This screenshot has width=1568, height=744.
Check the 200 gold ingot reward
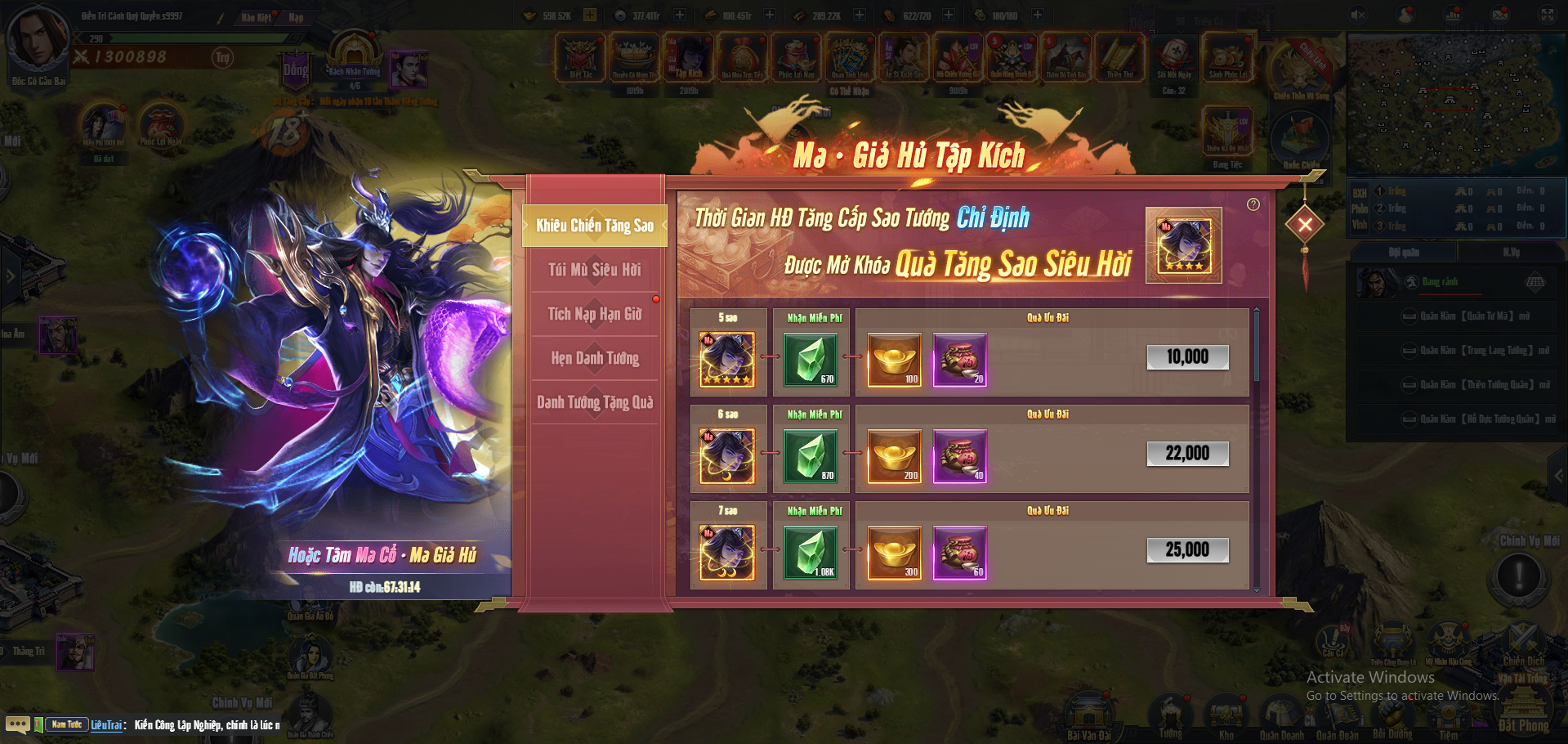[x=894, y=455]
